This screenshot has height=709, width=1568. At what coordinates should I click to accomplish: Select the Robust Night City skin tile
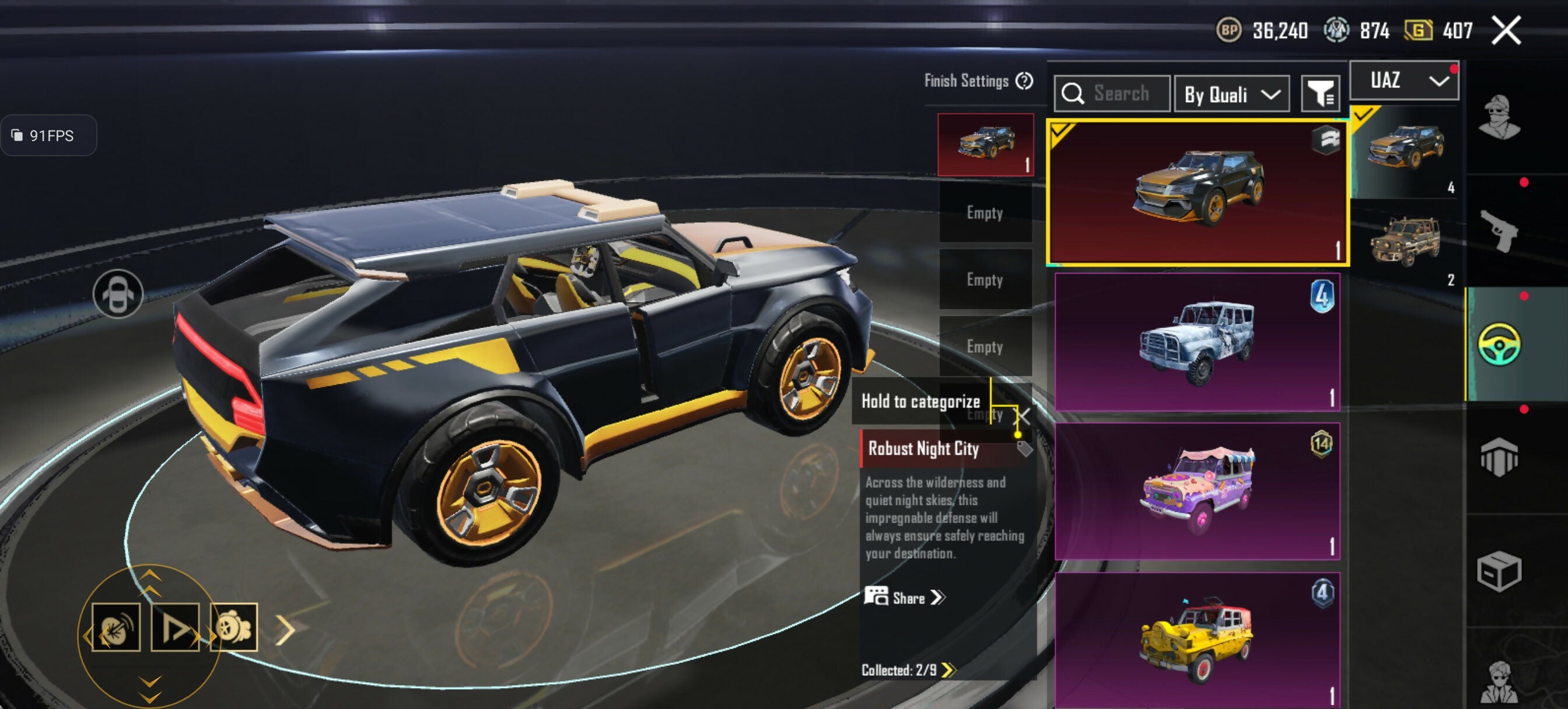[x=1198, y=193]
